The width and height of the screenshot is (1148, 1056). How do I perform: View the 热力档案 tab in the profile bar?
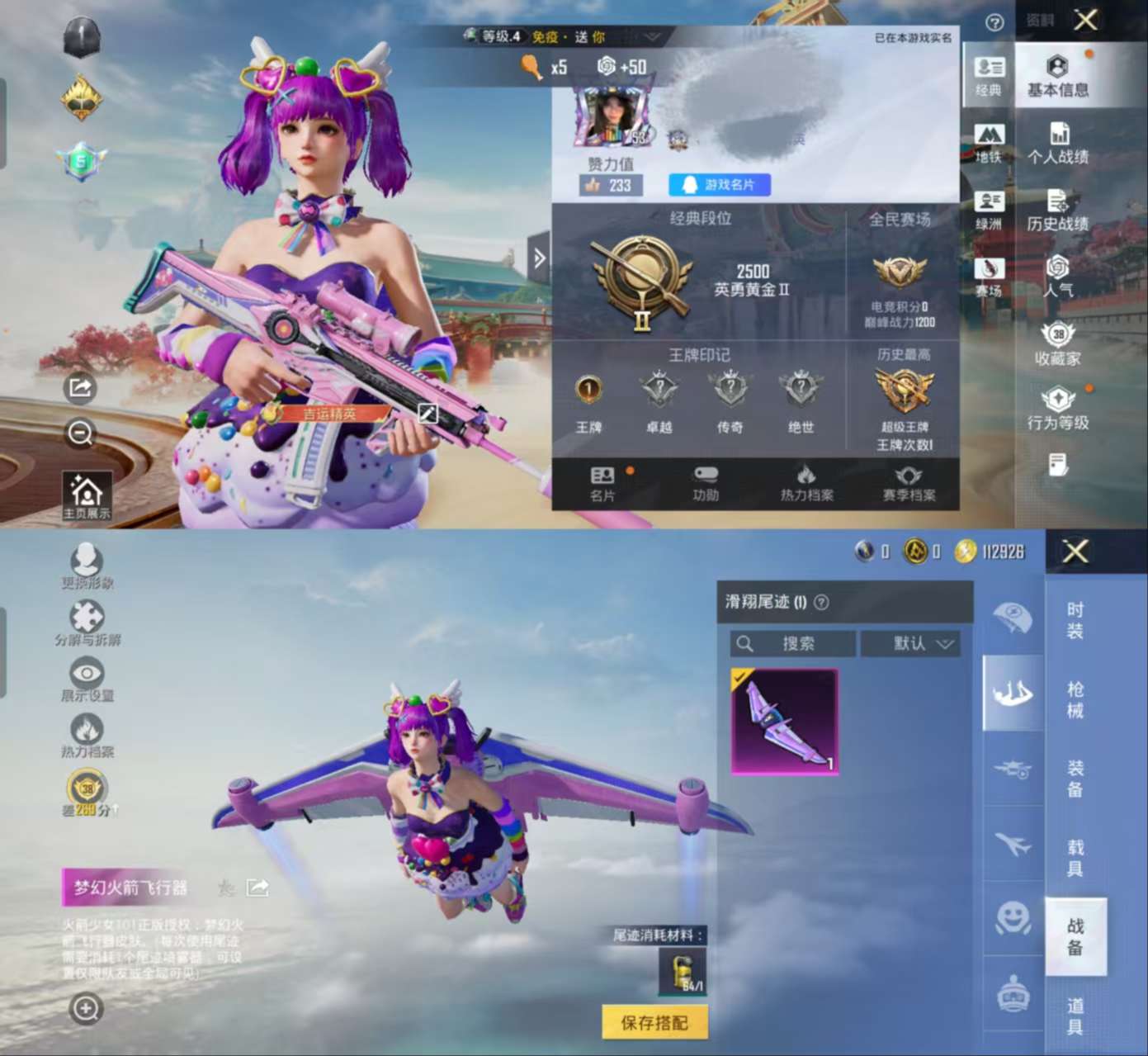click(806, 483)
